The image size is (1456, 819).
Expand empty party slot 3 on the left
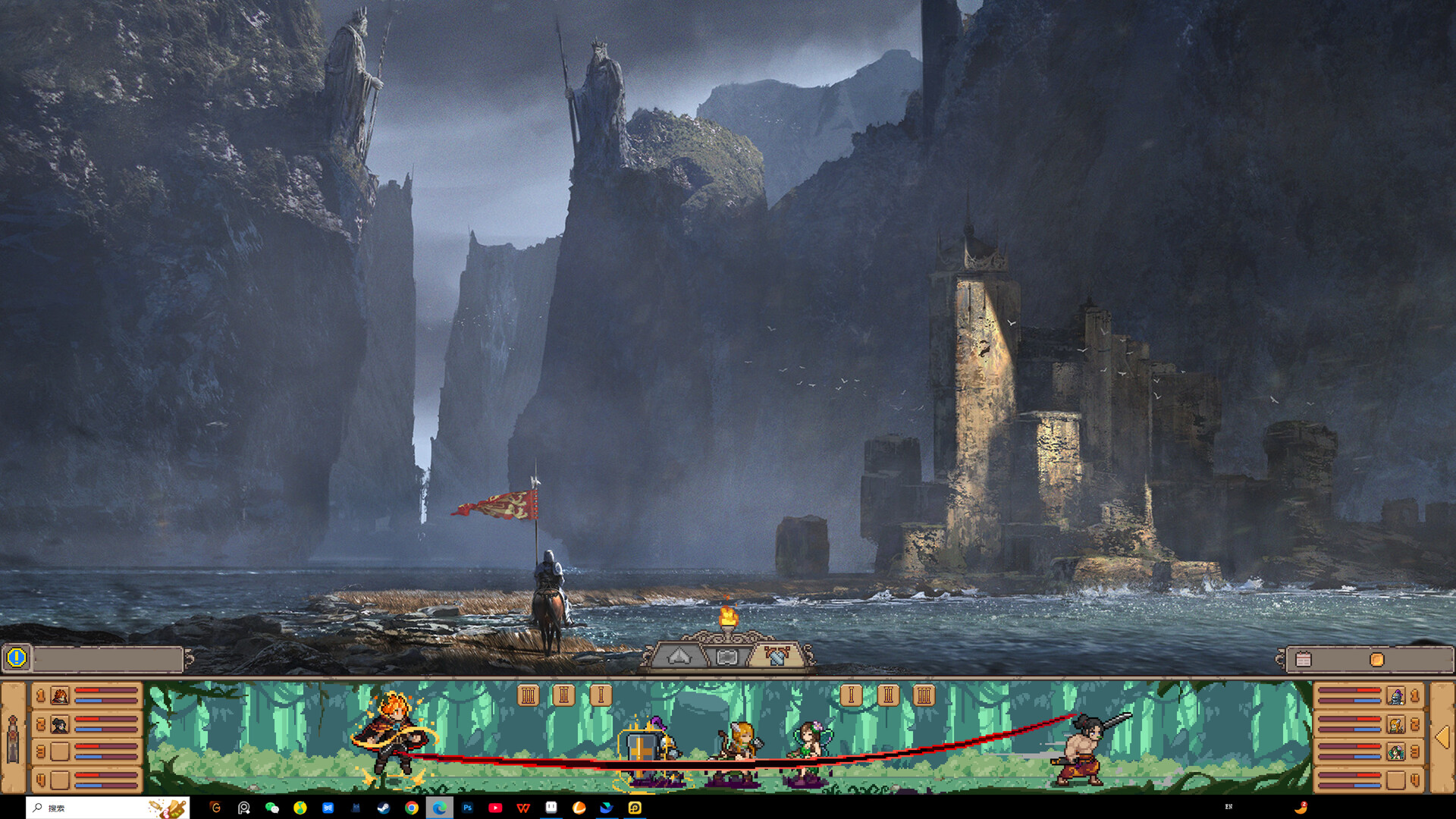point(59,751)
